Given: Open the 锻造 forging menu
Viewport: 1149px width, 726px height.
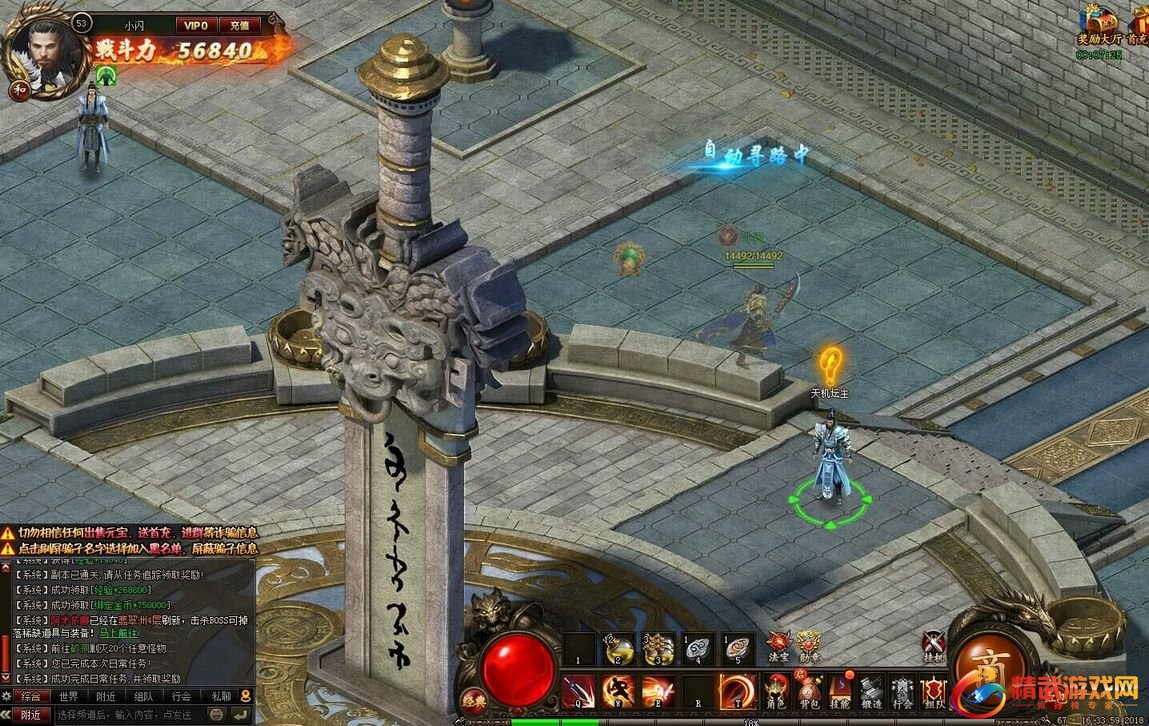Looking at the screenshot, I should 871,690.
